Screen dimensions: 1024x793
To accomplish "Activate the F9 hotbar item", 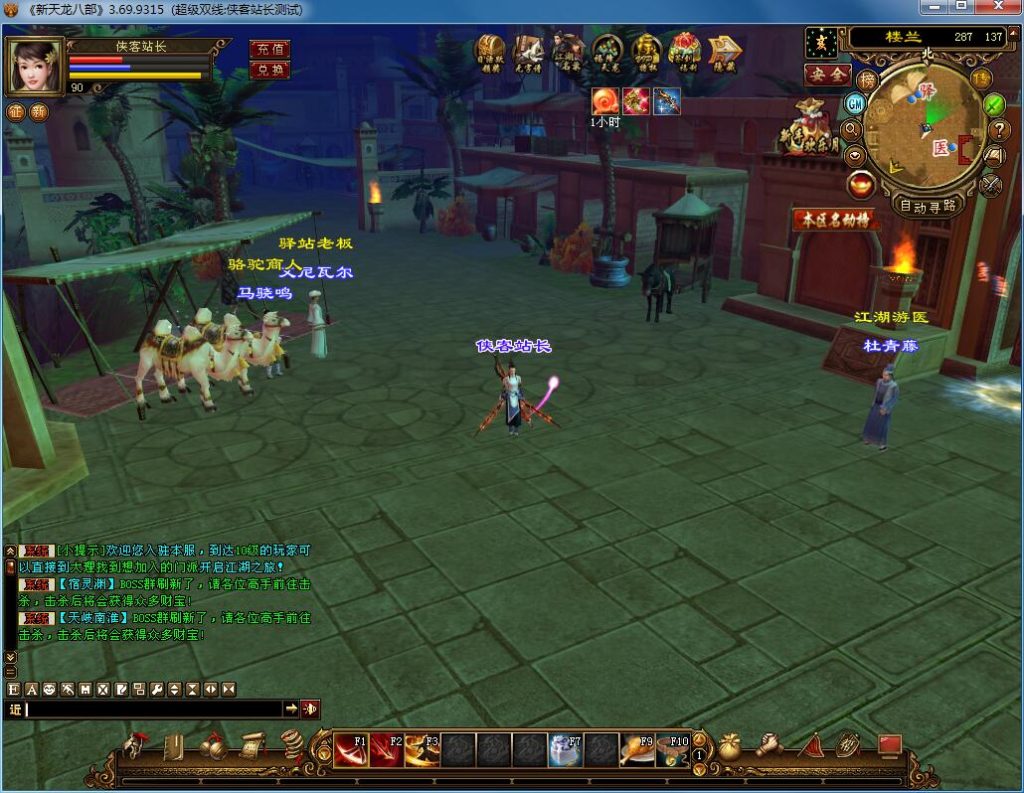I will click(637, 749).
